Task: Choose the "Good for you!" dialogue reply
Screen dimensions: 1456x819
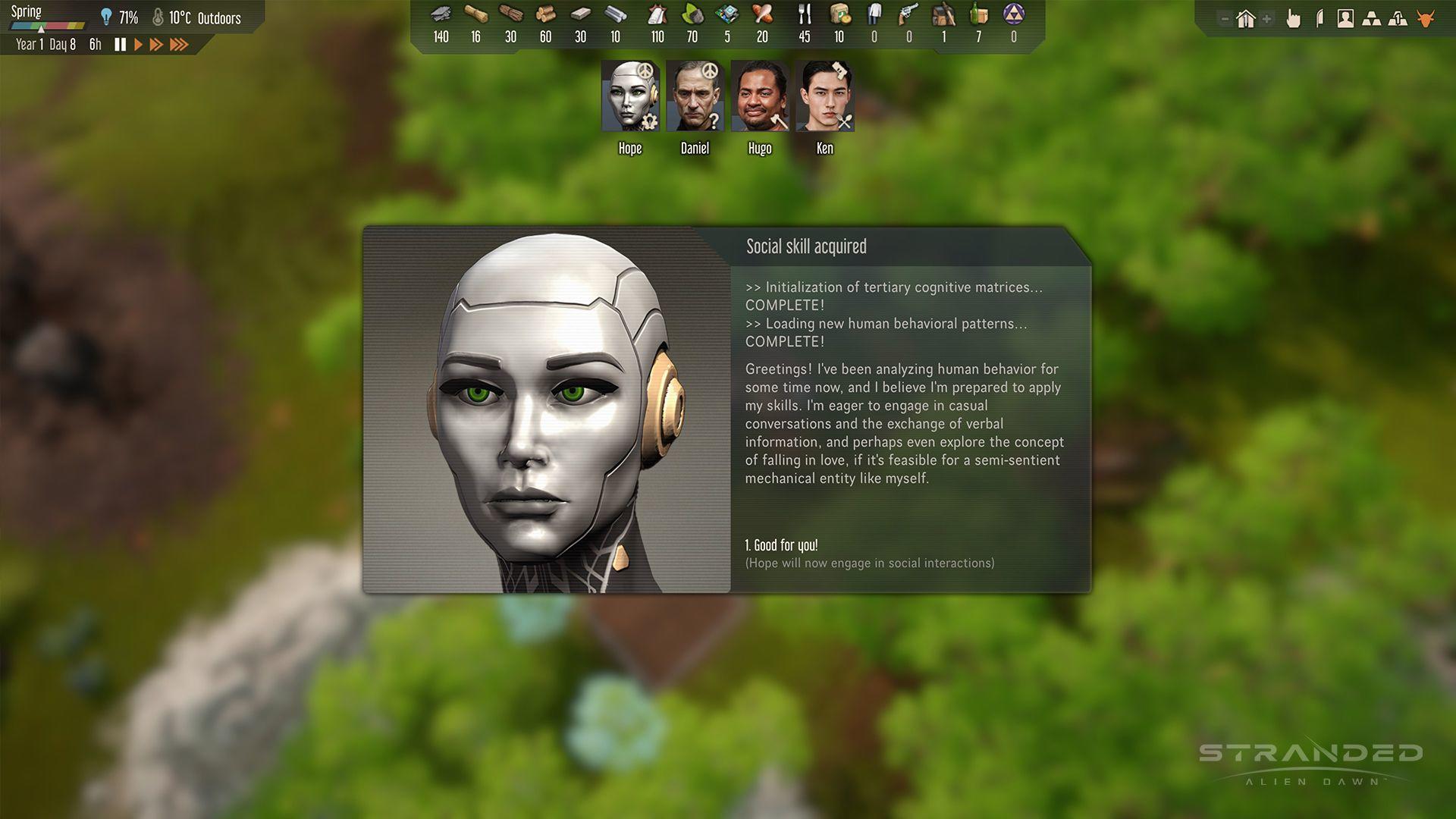Action: point(782,545)
